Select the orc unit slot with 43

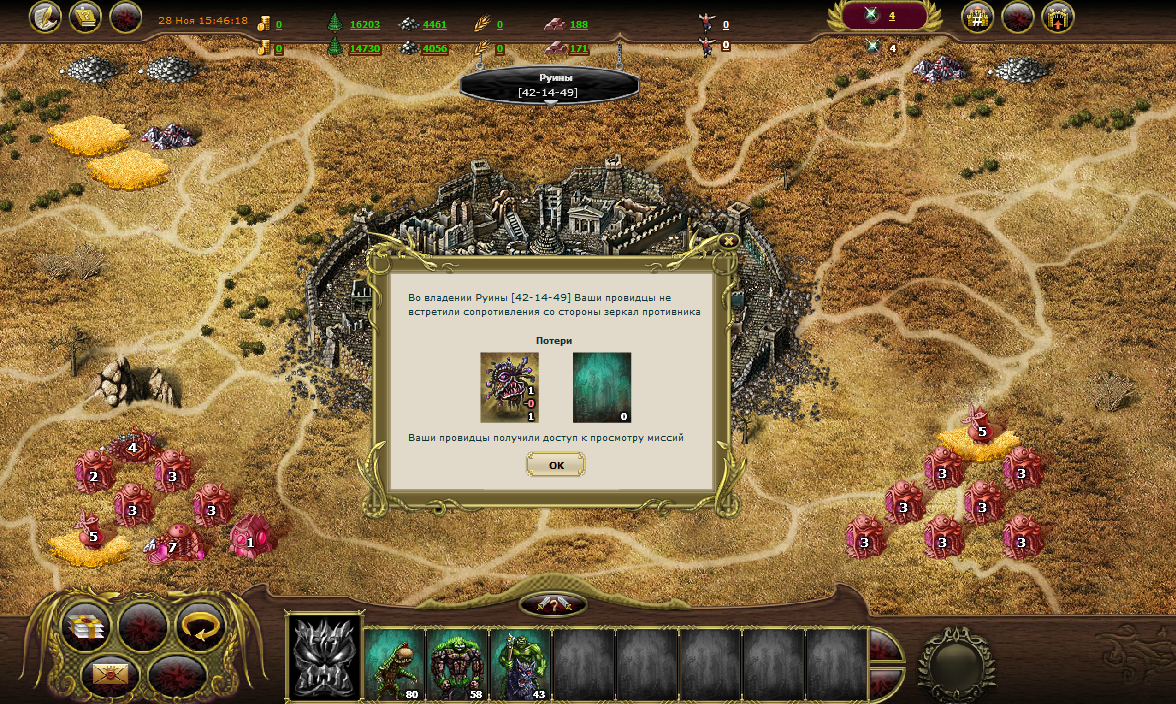pos(520,663)
